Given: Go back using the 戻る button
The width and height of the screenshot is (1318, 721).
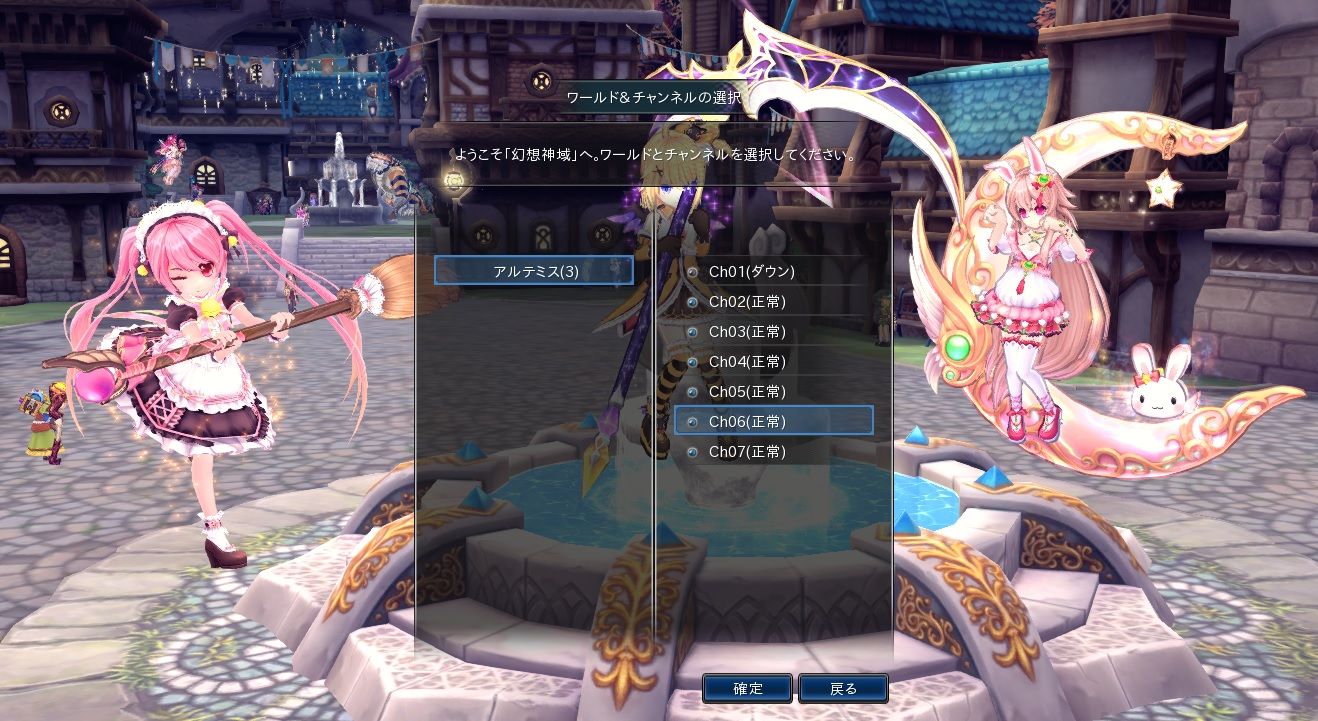Looking at the screenshot, I should pos(843,688).
